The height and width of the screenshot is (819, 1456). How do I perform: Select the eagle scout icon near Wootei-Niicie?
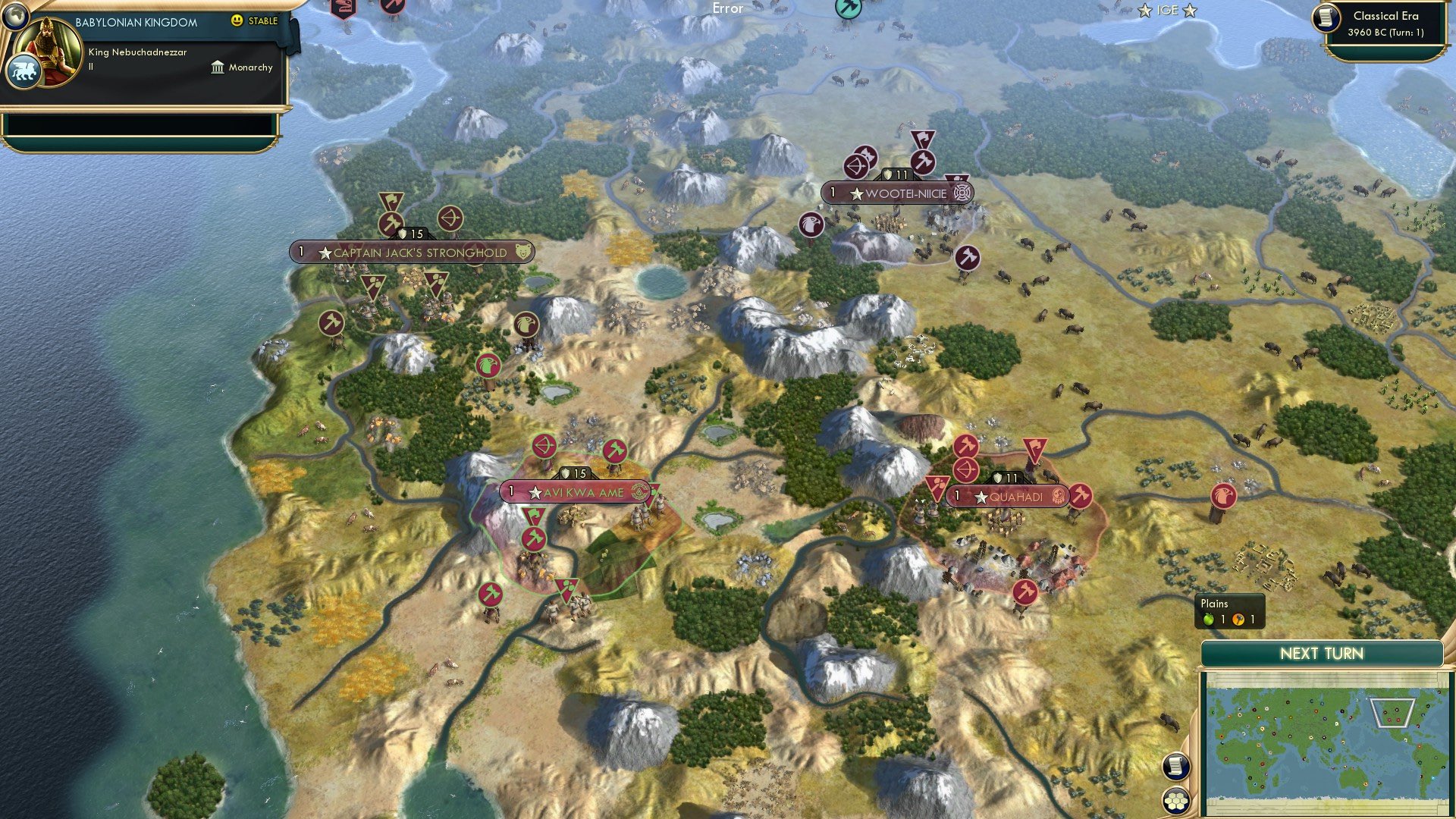click(810, 225)
